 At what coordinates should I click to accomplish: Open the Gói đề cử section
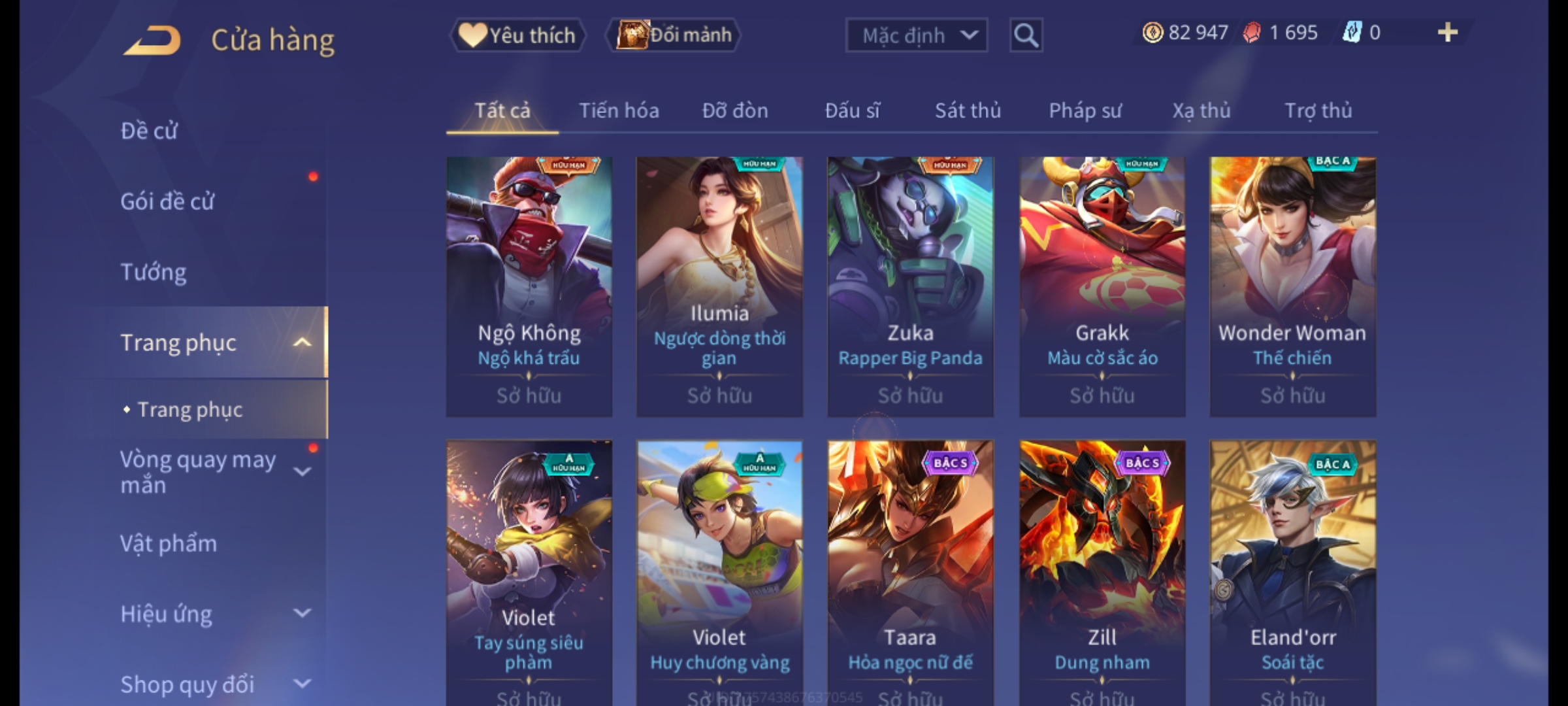click(167, 201)
